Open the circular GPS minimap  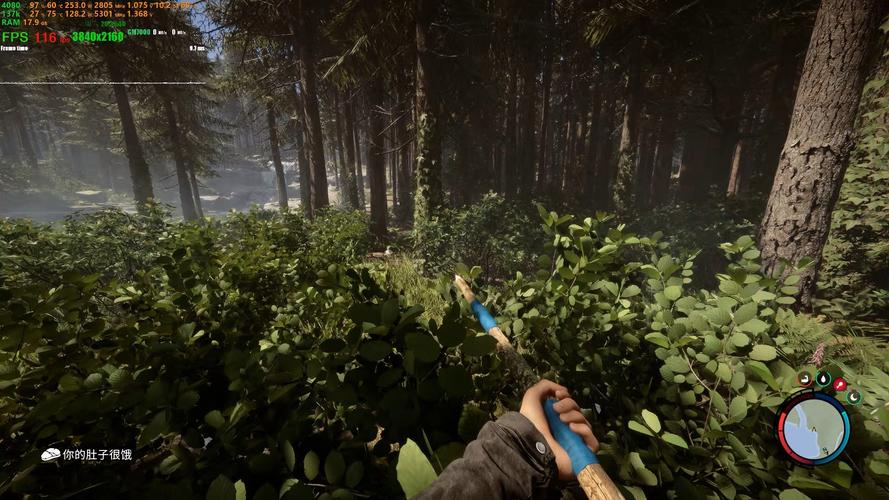[813, 428]
